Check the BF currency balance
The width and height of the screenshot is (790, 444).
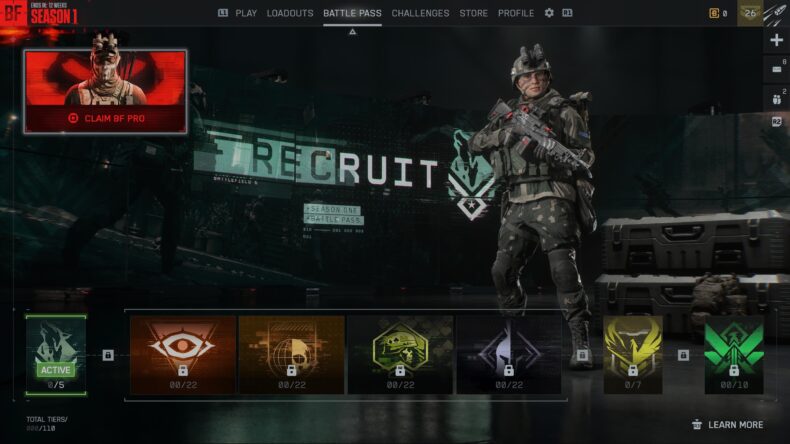718,13
